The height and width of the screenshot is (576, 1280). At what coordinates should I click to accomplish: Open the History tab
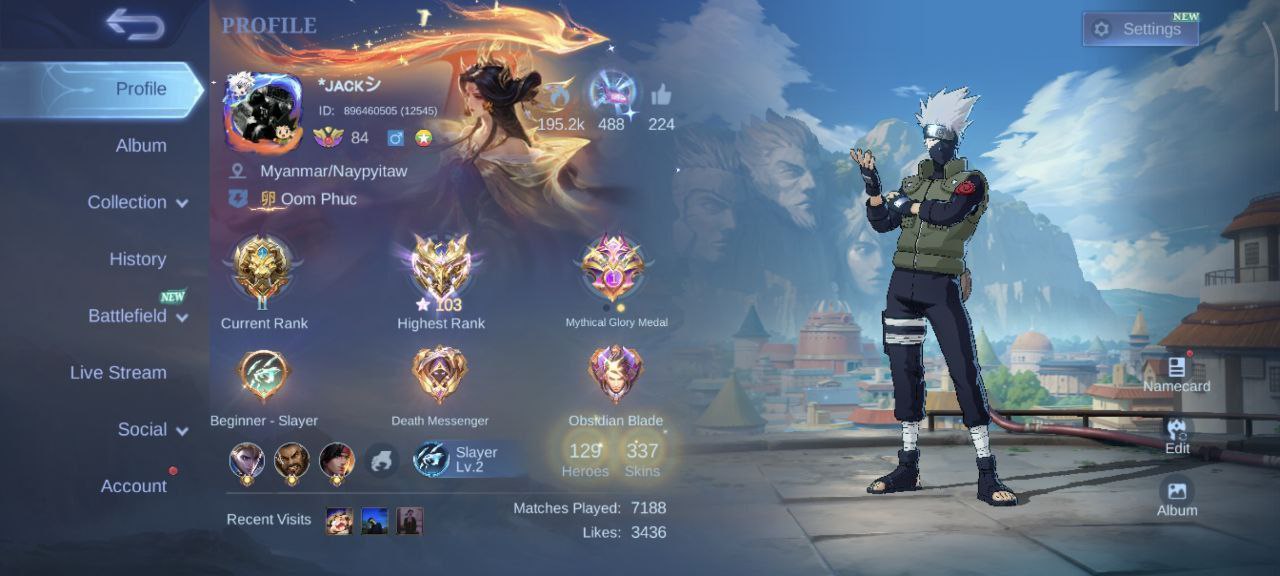(137, 259)
